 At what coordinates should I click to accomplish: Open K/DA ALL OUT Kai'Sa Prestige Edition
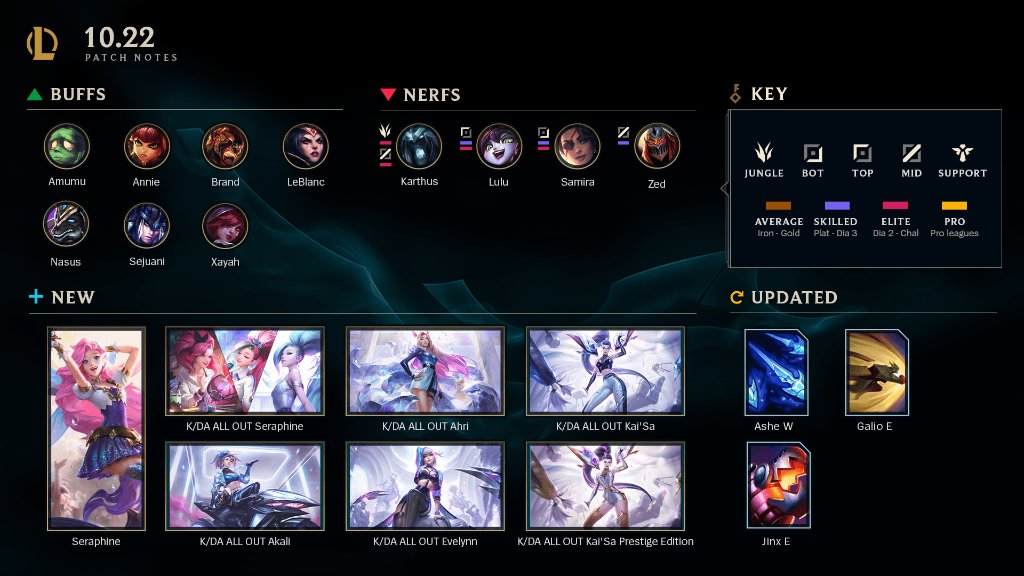pos(605,486)
